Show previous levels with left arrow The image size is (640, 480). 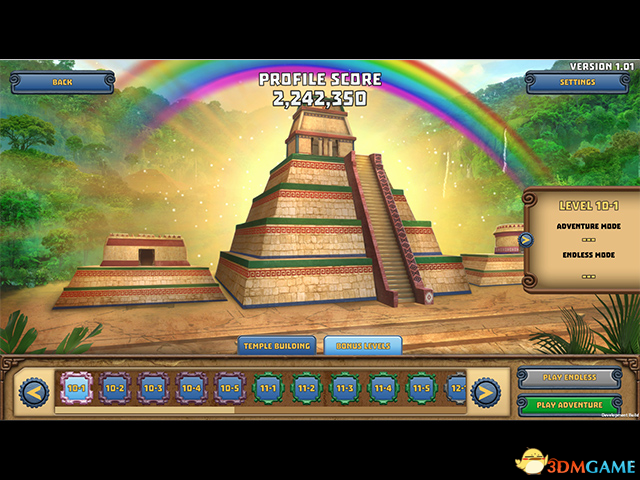35,391
